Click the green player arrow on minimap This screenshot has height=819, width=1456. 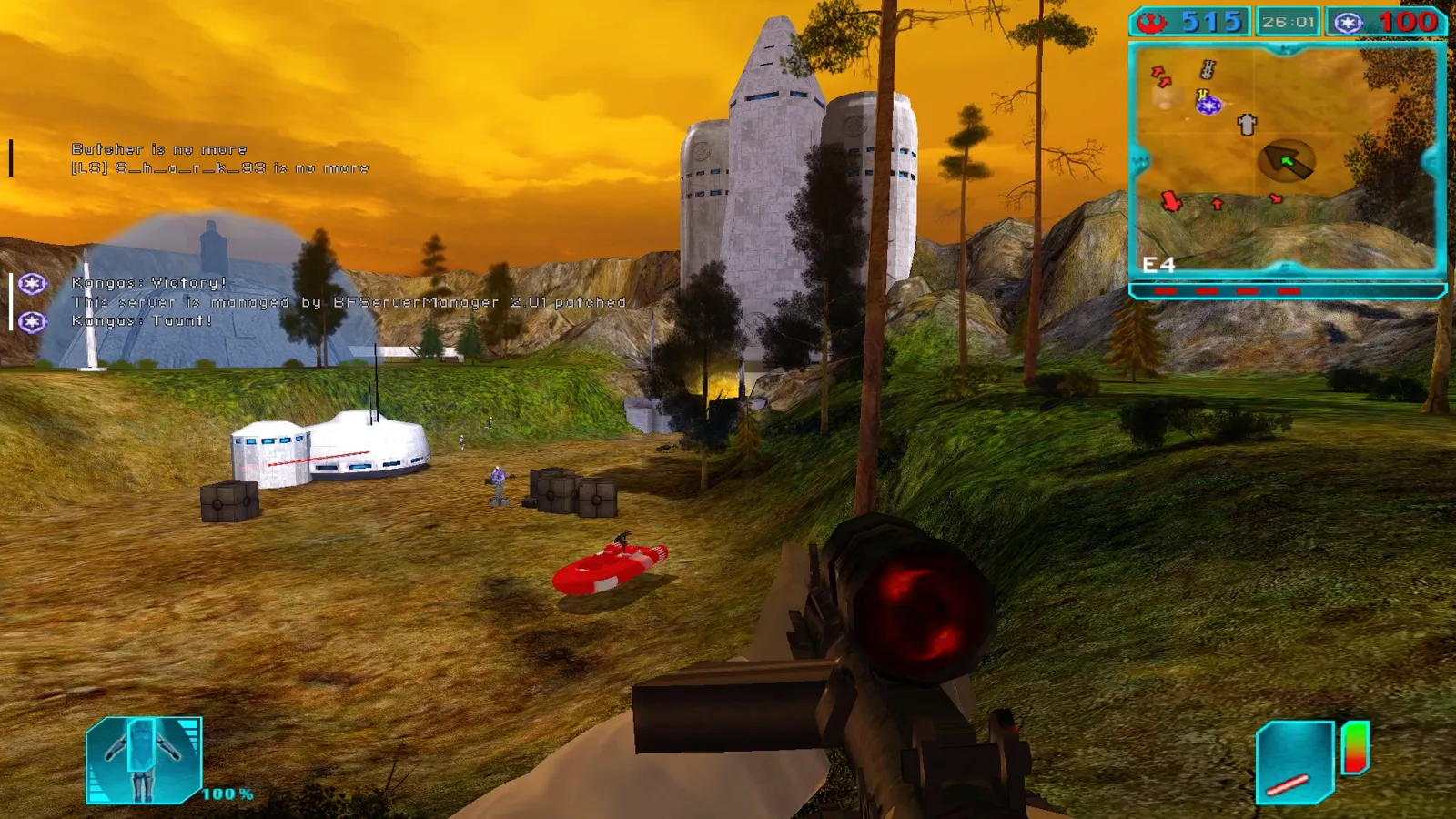pyautogui.click(x=1287, y=162)
